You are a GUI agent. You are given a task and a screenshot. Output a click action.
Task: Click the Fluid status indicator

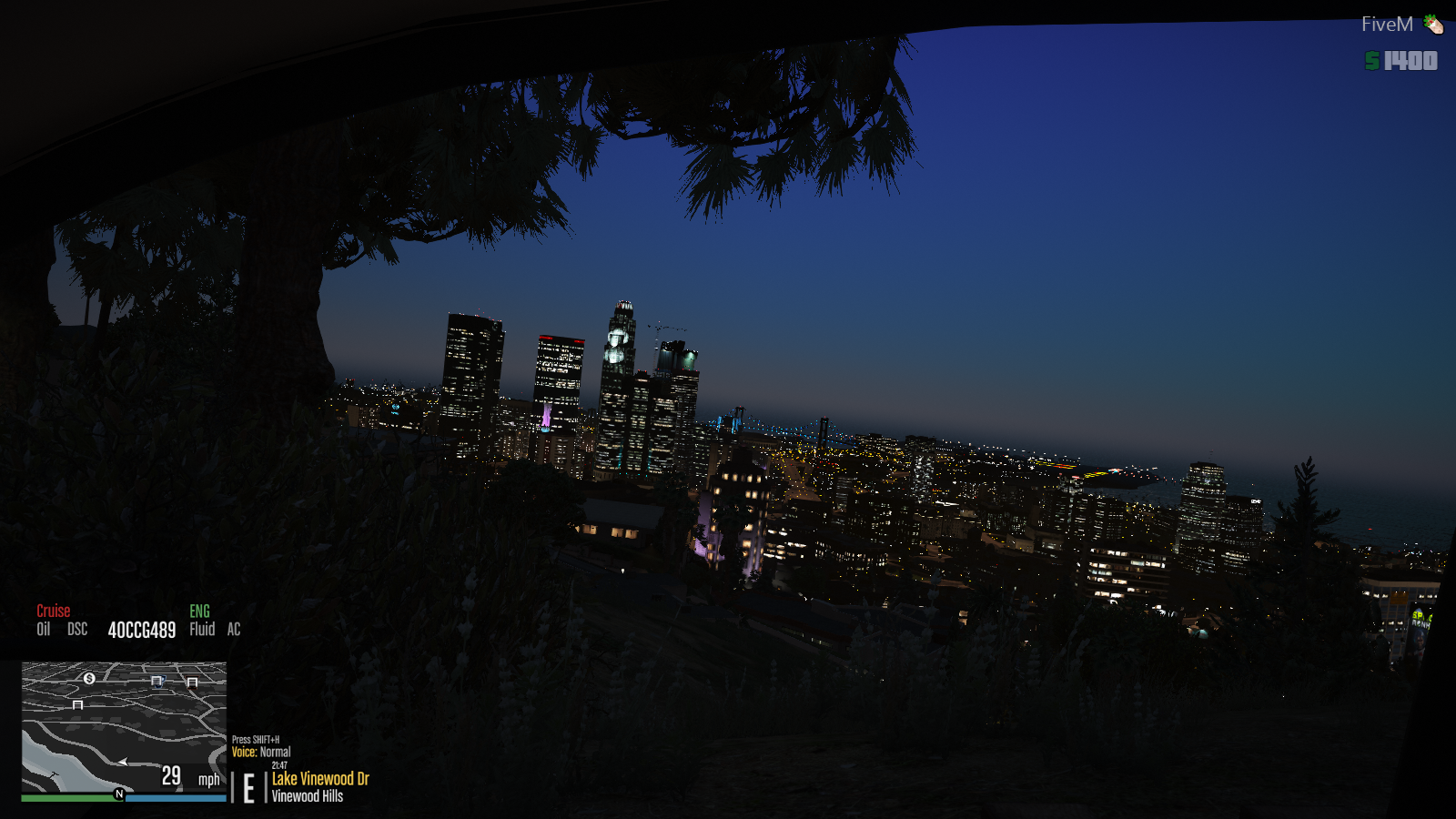(x=202, y=629)
